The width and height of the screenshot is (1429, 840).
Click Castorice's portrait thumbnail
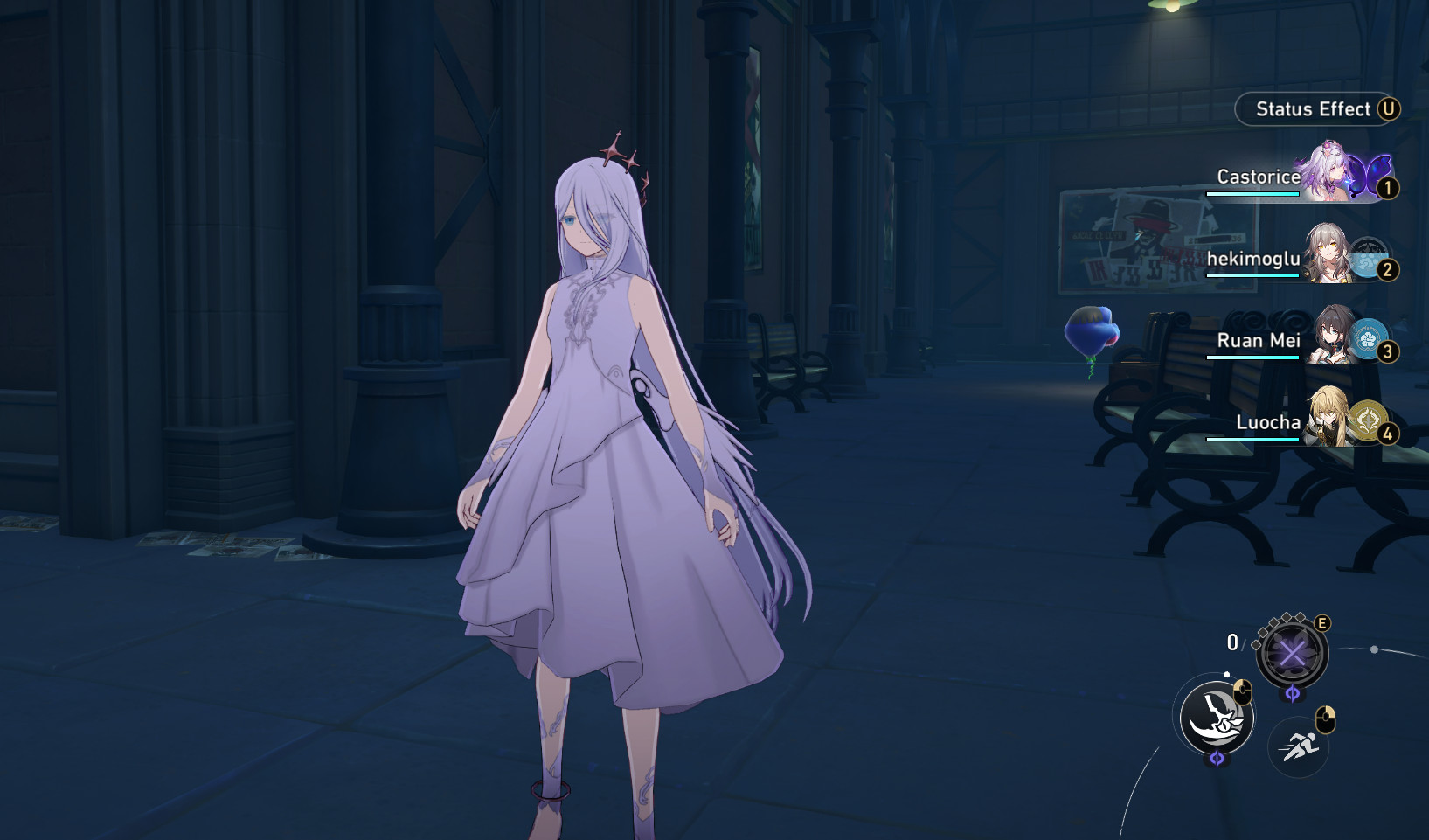pos(1328,172)
